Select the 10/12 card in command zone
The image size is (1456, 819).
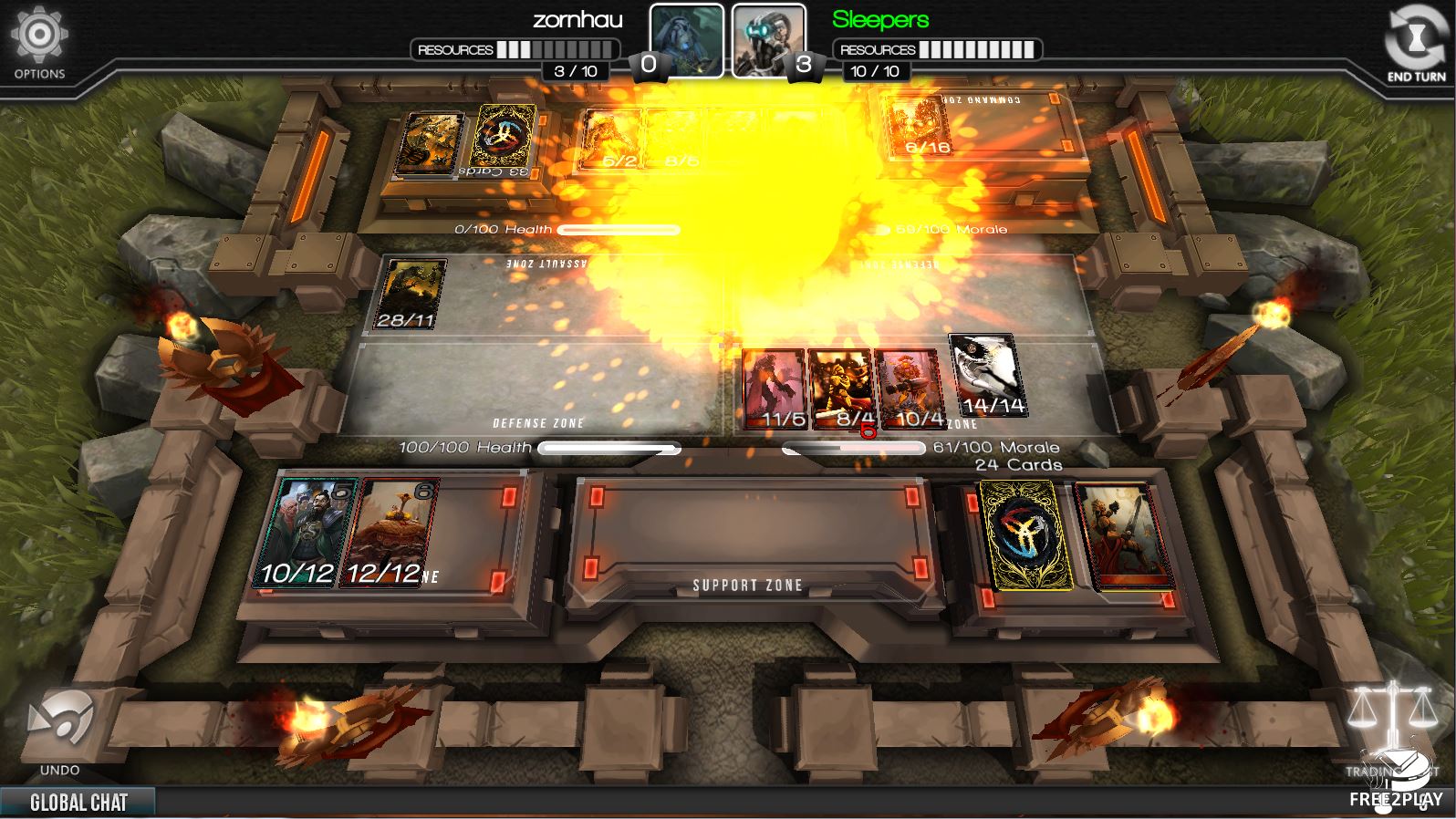[305, 533]
